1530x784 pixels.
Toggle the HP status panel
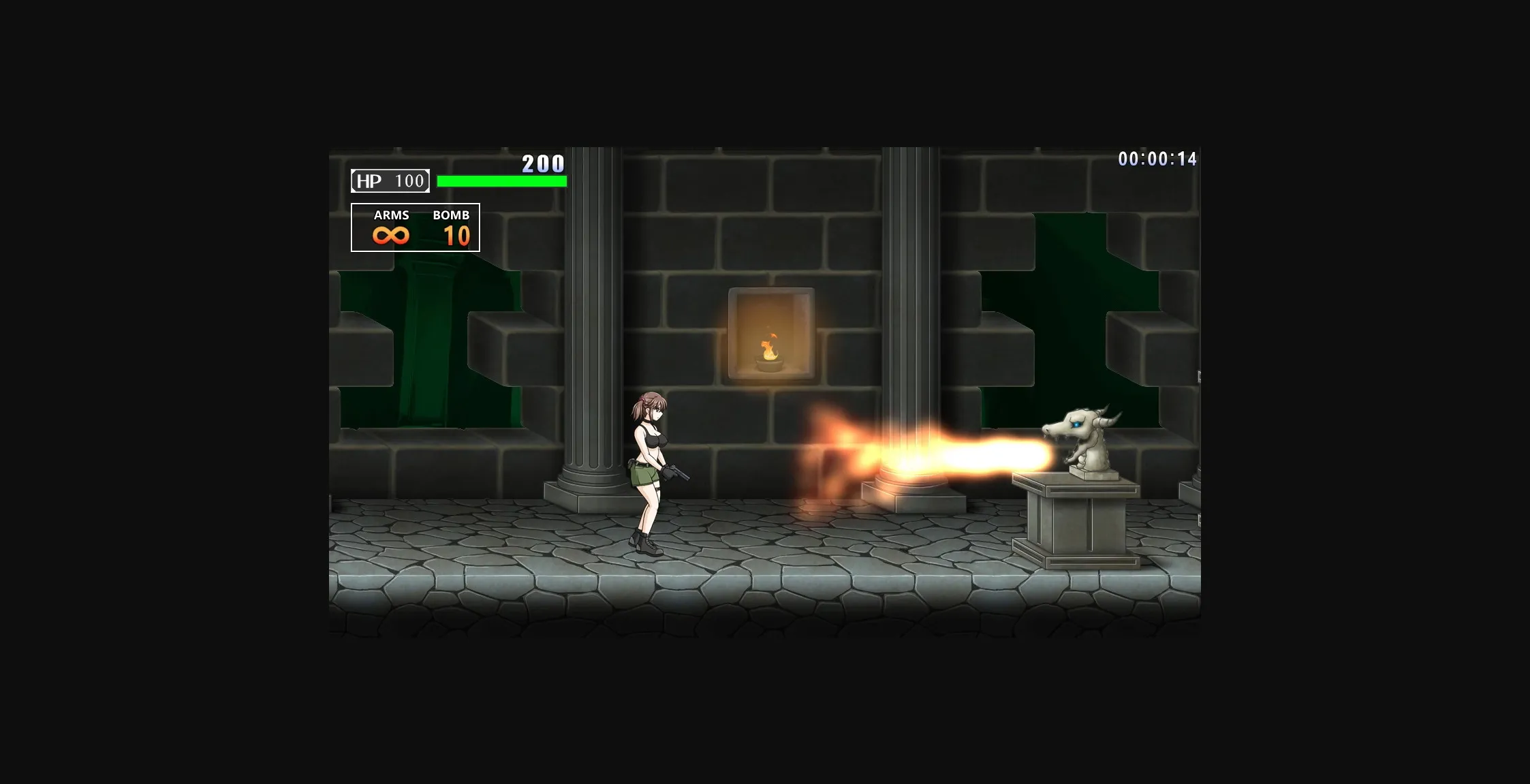point(388,181)
